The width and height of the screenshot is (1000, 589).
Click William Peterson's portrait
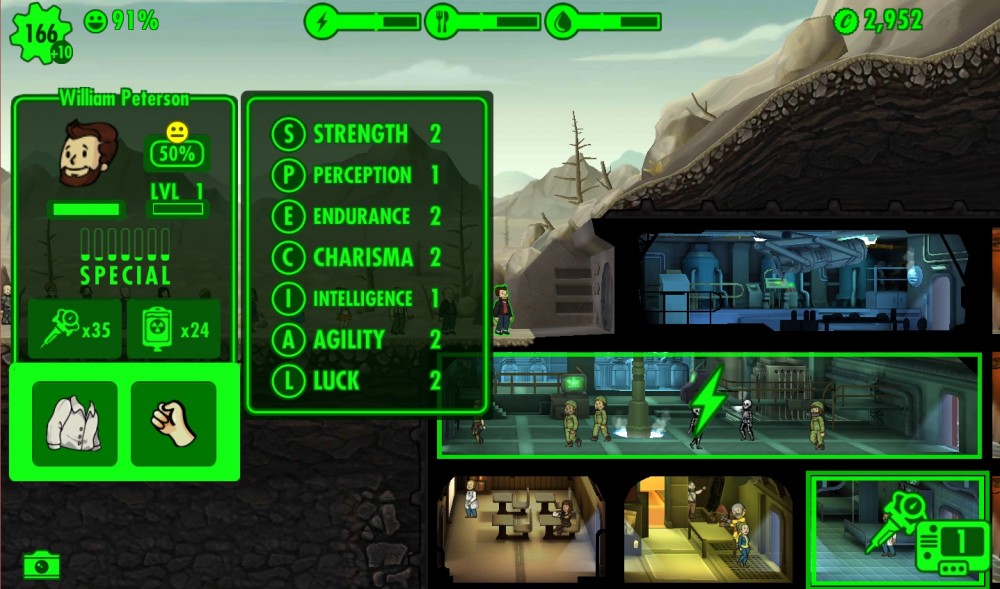pos(86,154)
